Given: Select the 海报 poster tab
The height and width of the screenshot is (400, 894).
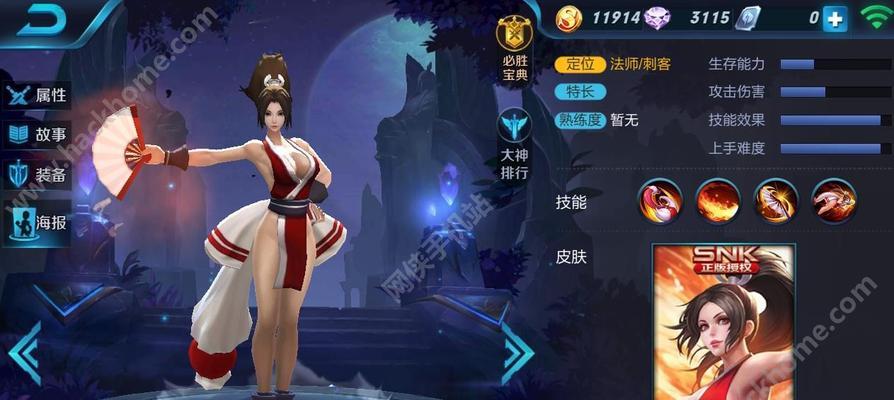Looking at the screenshot, I should 38,222.
